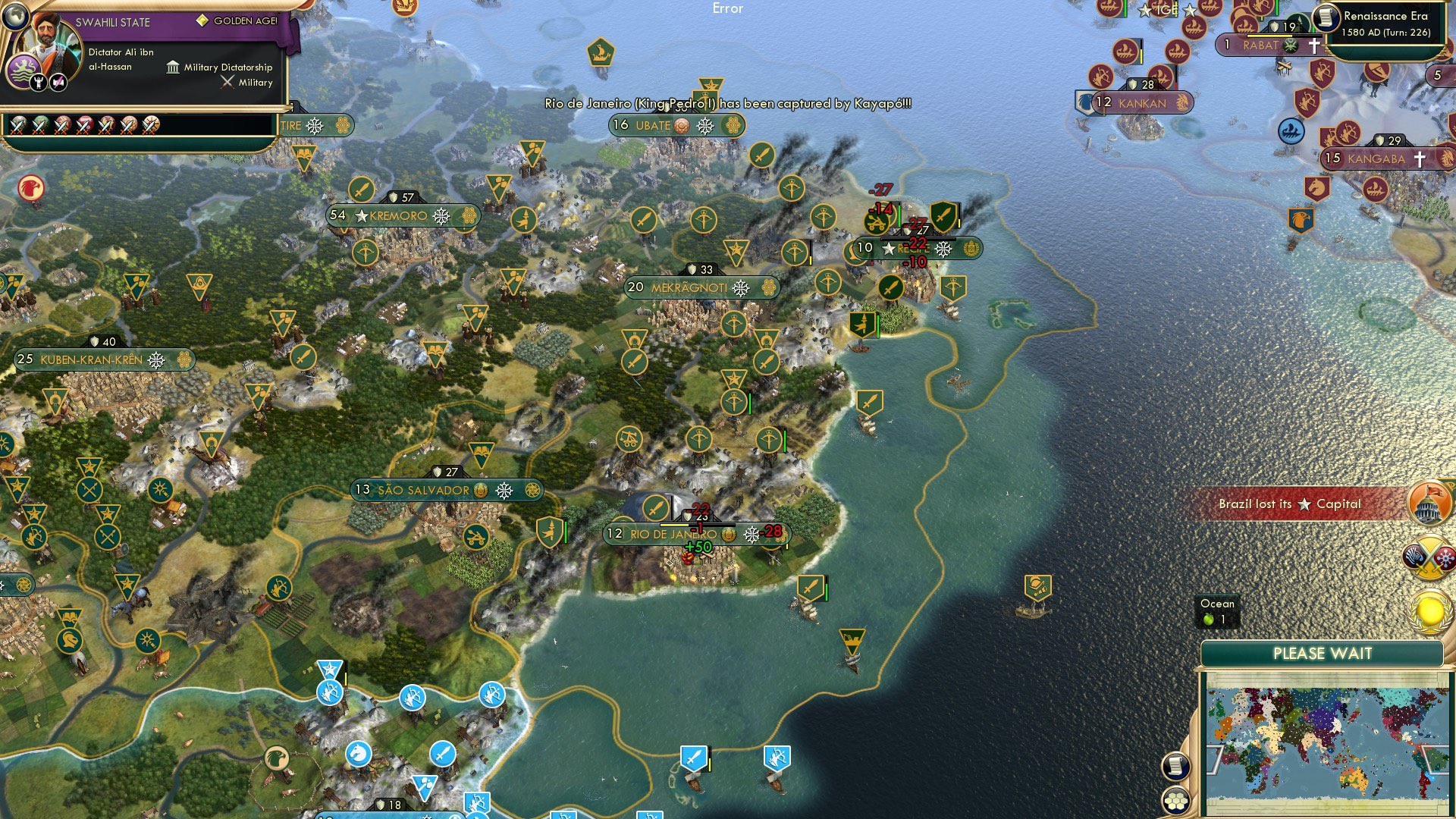Open the Military Dictatorship policy icon
Screen dimensions: 1456x819
(173, 69)
